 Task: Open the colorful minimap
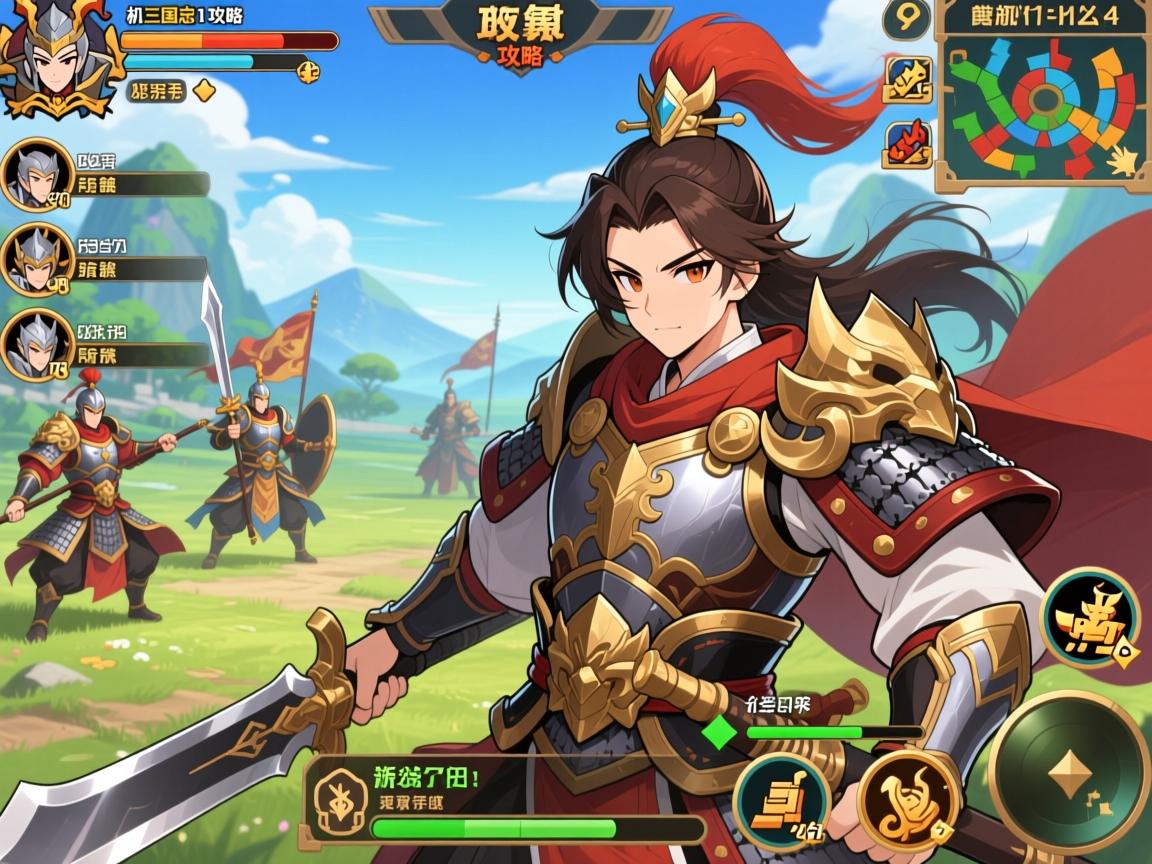click(1044, 101)
